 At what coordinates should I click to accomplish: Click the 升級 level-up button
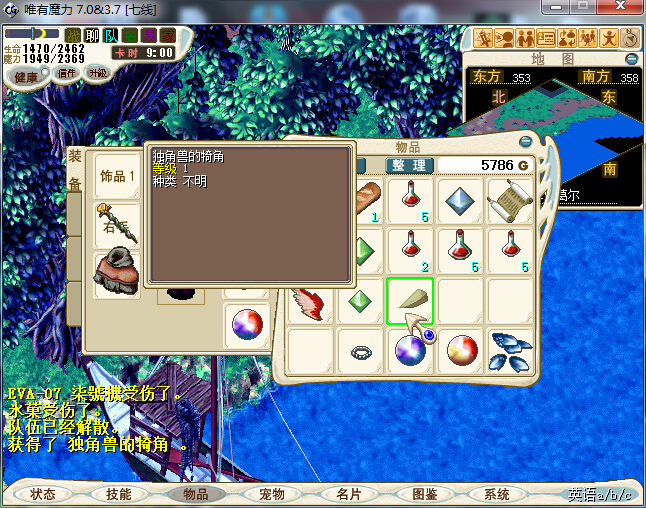click(98, 73)
